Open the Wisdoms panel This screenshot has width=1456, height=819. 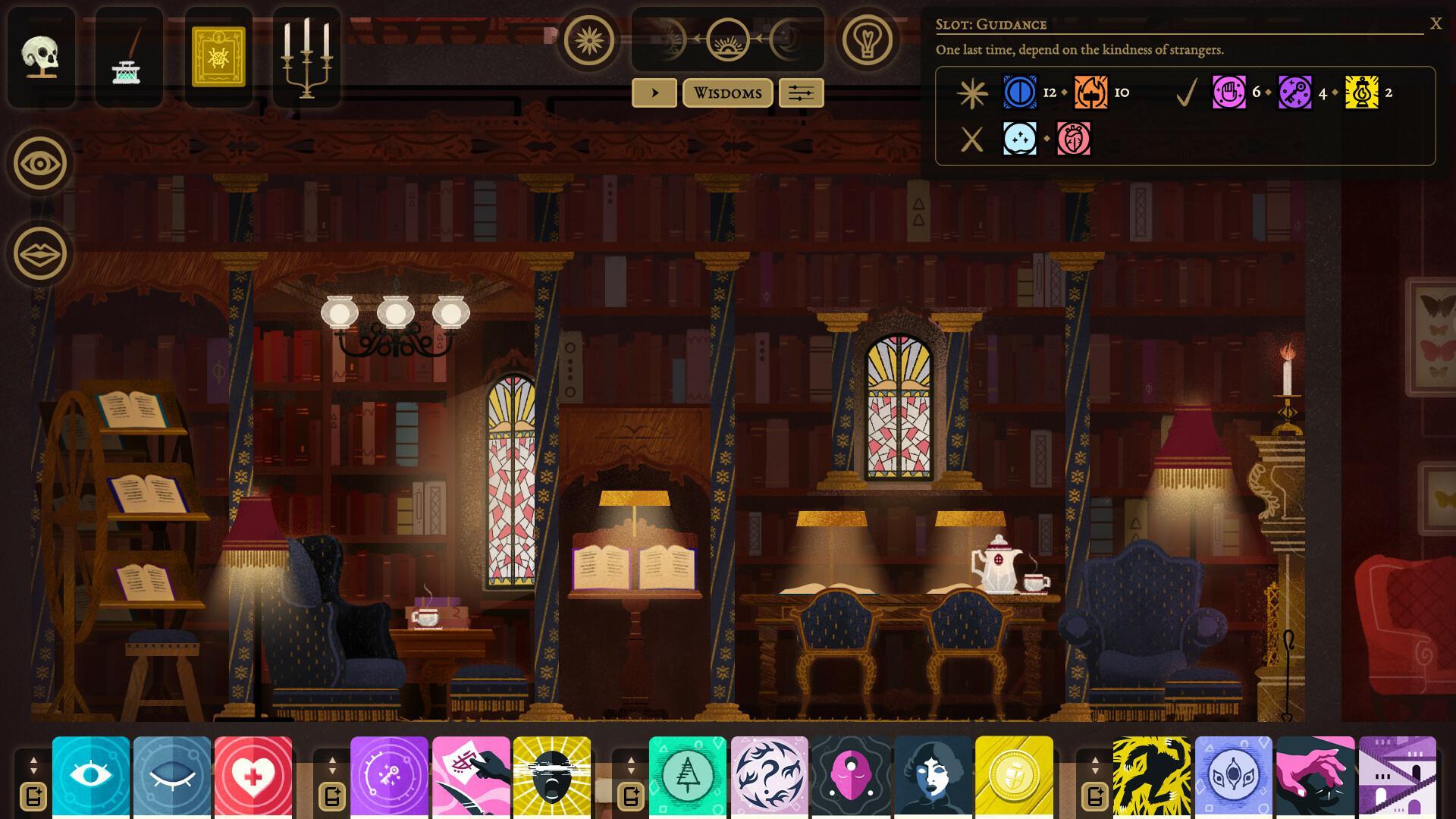(x=727, y=93)
